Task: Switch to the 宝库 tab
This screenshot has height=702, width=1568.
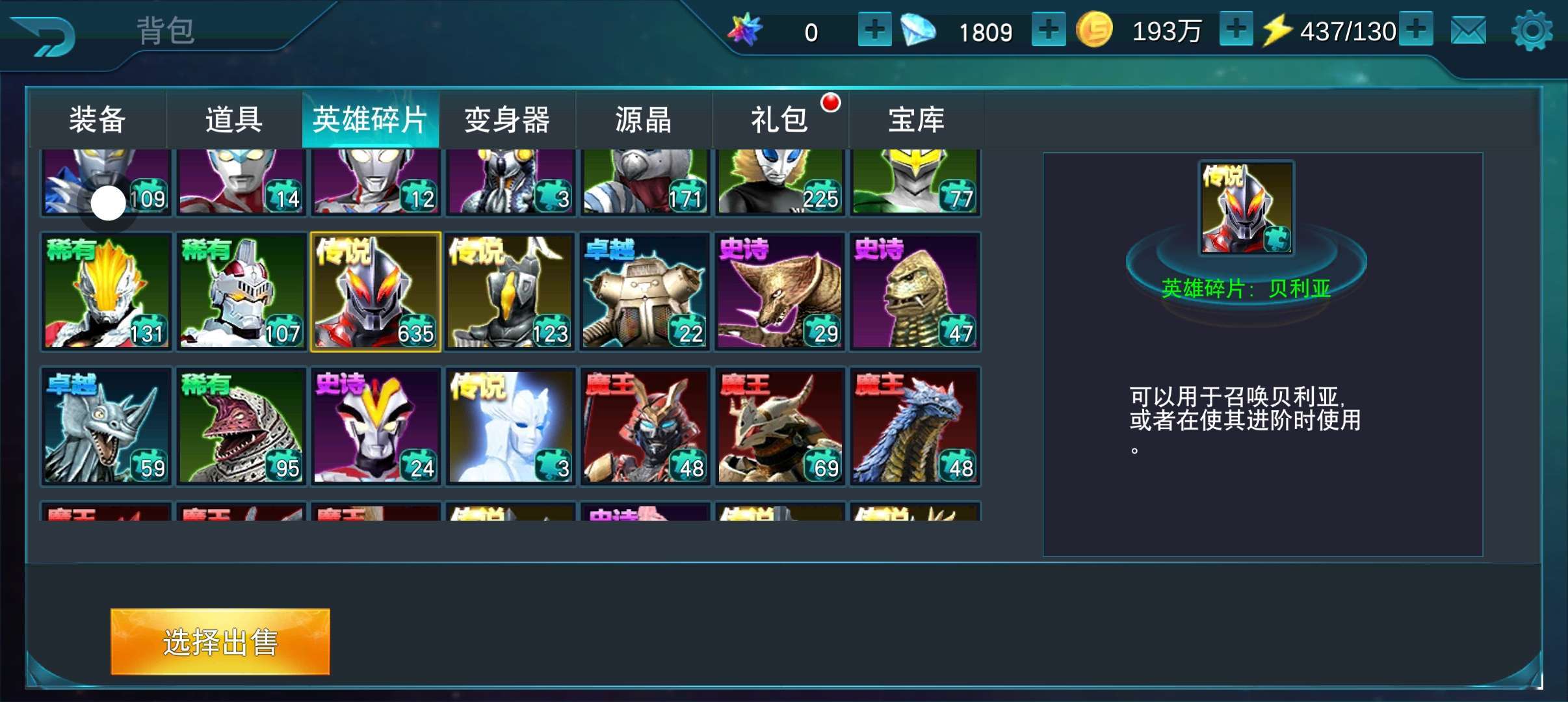Action: click(917, 120)
